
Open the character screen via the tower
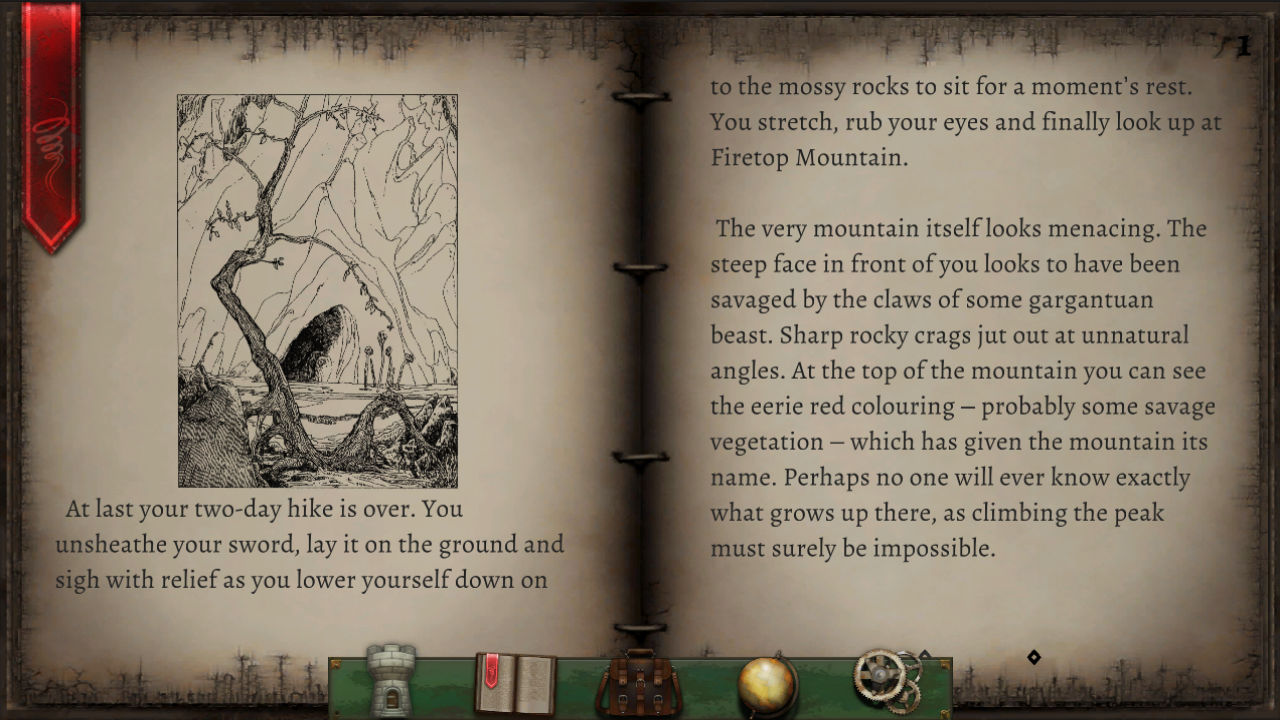click(x=390, y=680)
